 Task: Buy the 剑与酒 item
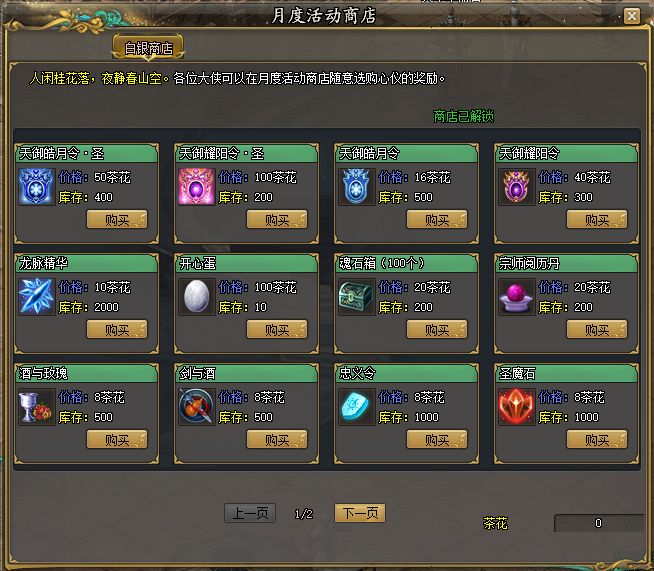(277, 439)
